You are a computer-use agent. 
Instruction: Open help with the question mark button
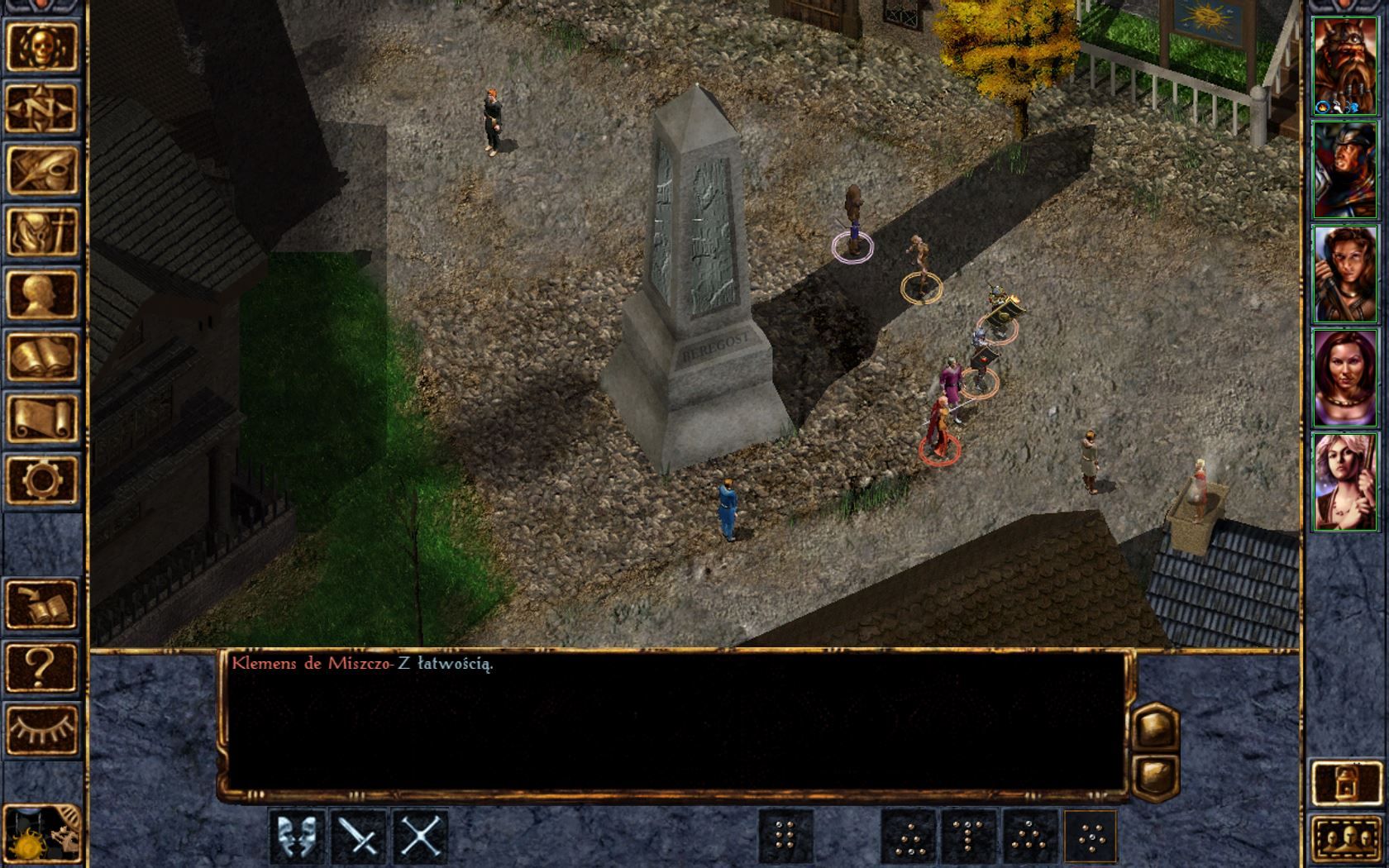42,665
